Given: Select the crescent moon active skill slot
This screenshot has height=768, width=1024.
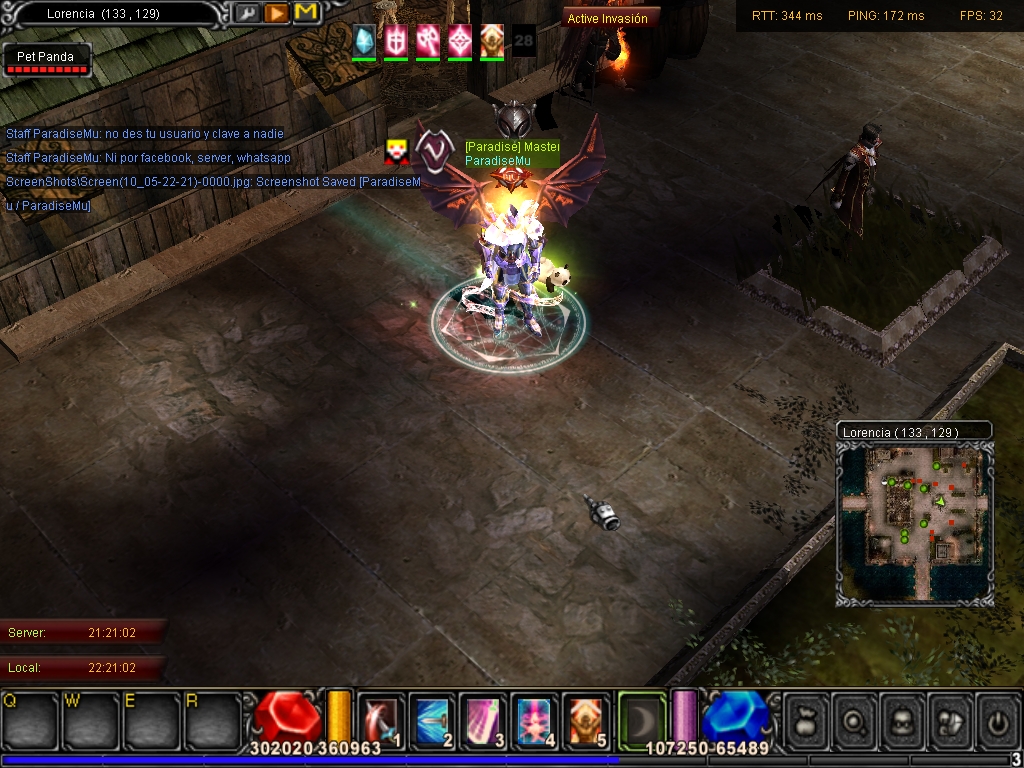Looking at the screenshot, I should 642,719.
